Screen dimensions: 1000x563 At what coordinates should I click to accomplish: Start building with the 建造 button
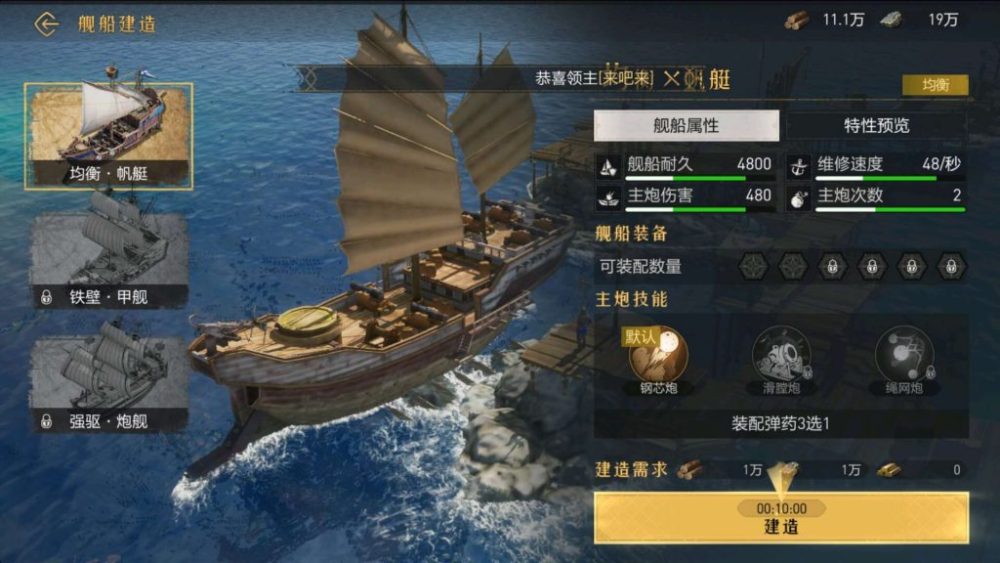pyautogui.click(x=781, y=518)
